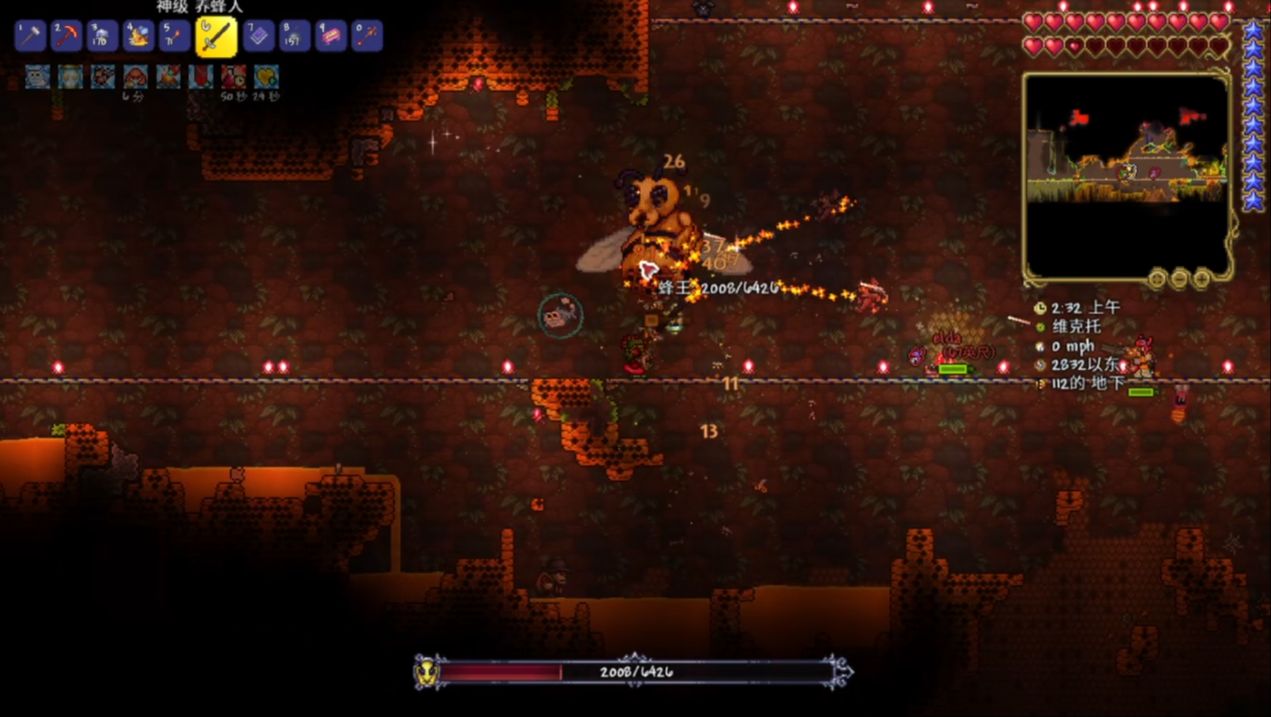The width and height of the screenshot is (1271, 717).
Task: Select the fiery staff in slot 0
Action: [x=367, y=36]
